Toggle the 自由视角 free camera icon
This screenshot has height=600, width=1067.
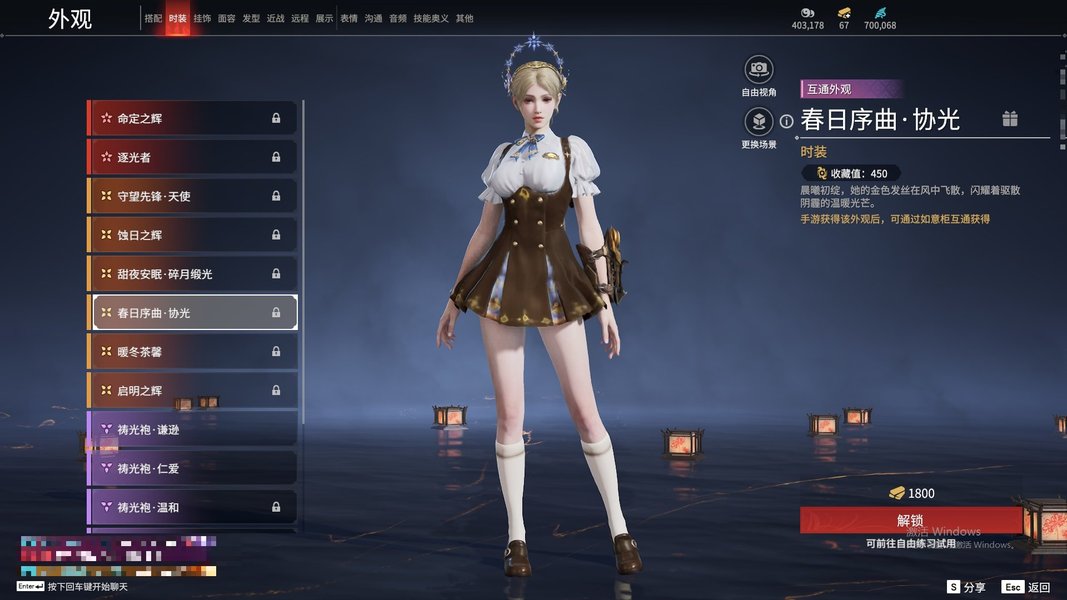pyautogui.click(x=759, y=70)
